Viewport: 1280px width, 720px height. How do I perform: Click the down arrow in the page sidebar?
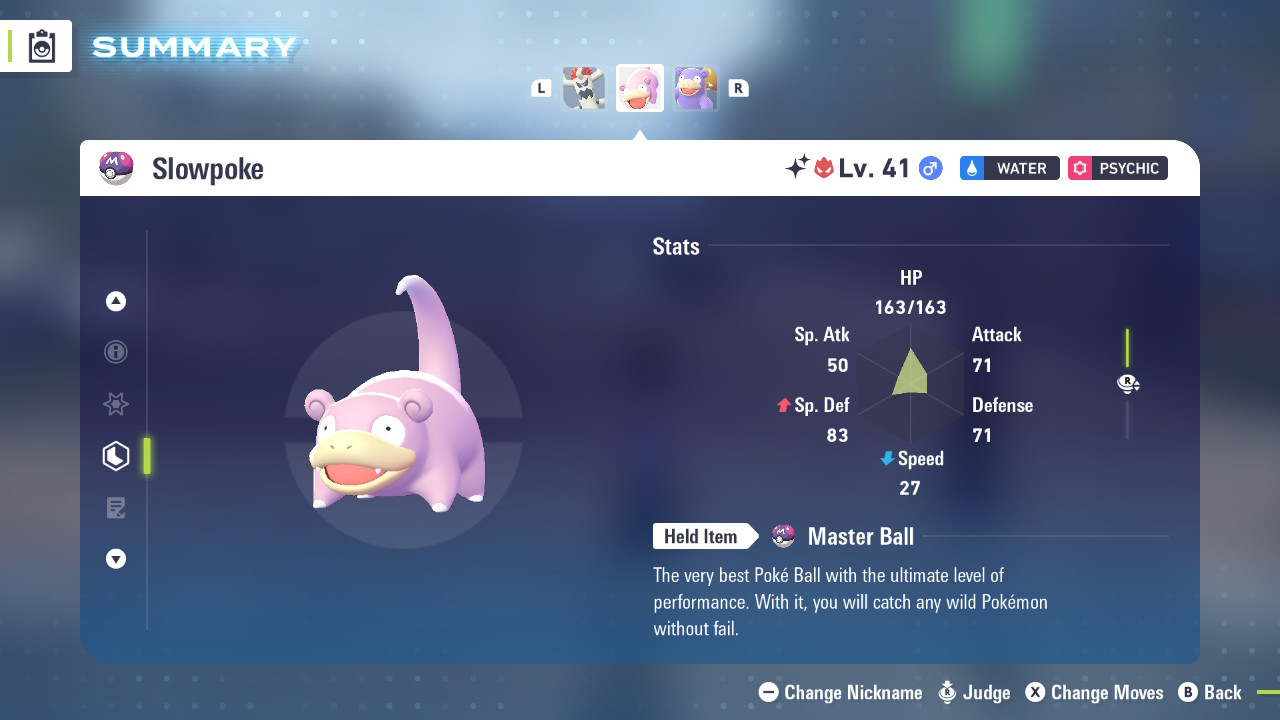(116, 559)
